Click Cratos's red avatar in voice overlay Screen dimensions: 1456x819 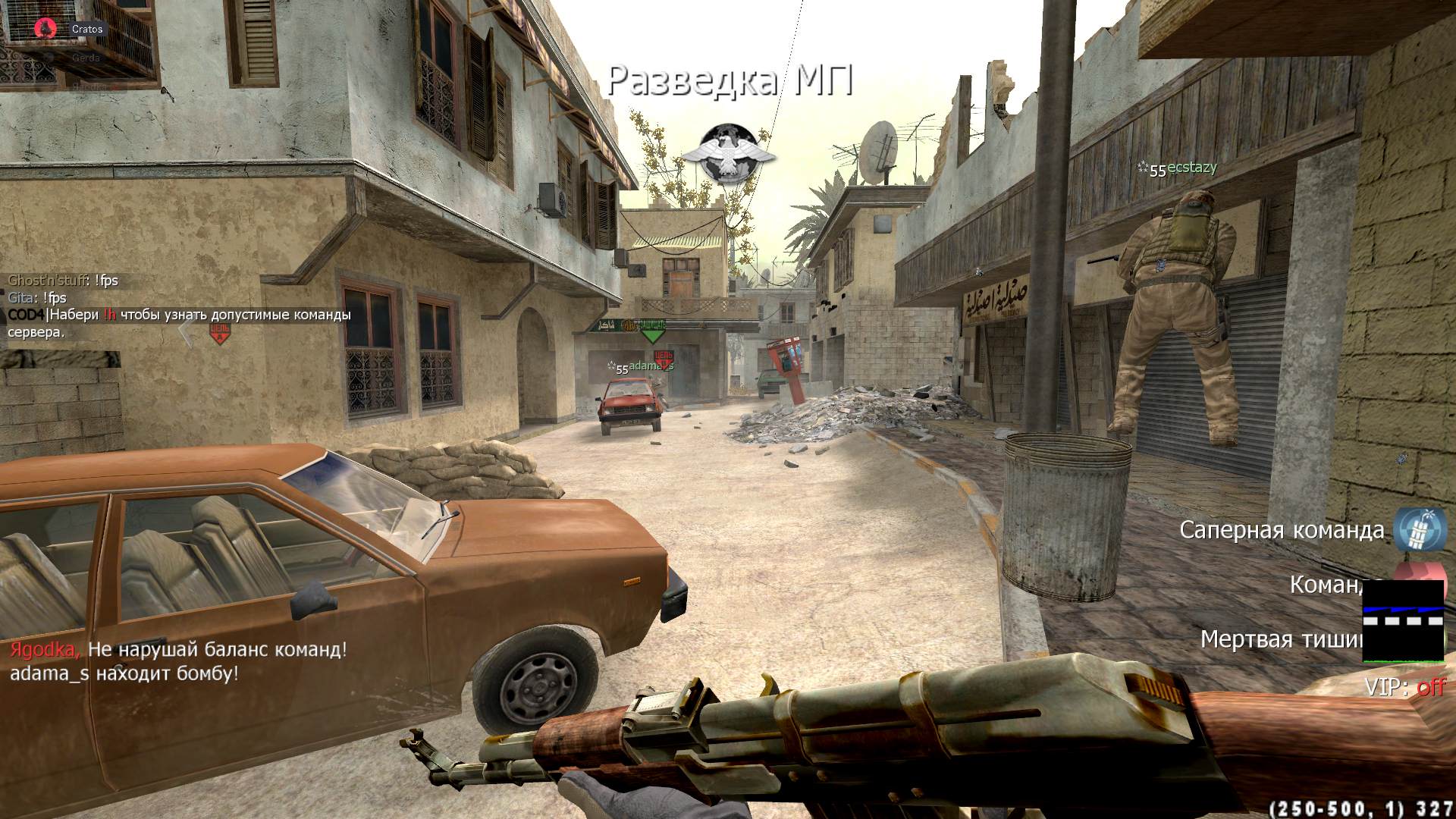click(x=45, y=29)
